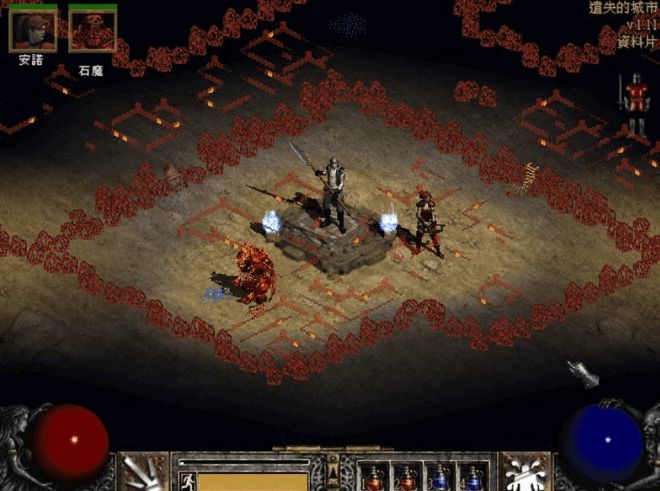Viewport: 660px width, 491px height.
Task: Use the red healing potion in belt slot 1
Action: (375, 478)
